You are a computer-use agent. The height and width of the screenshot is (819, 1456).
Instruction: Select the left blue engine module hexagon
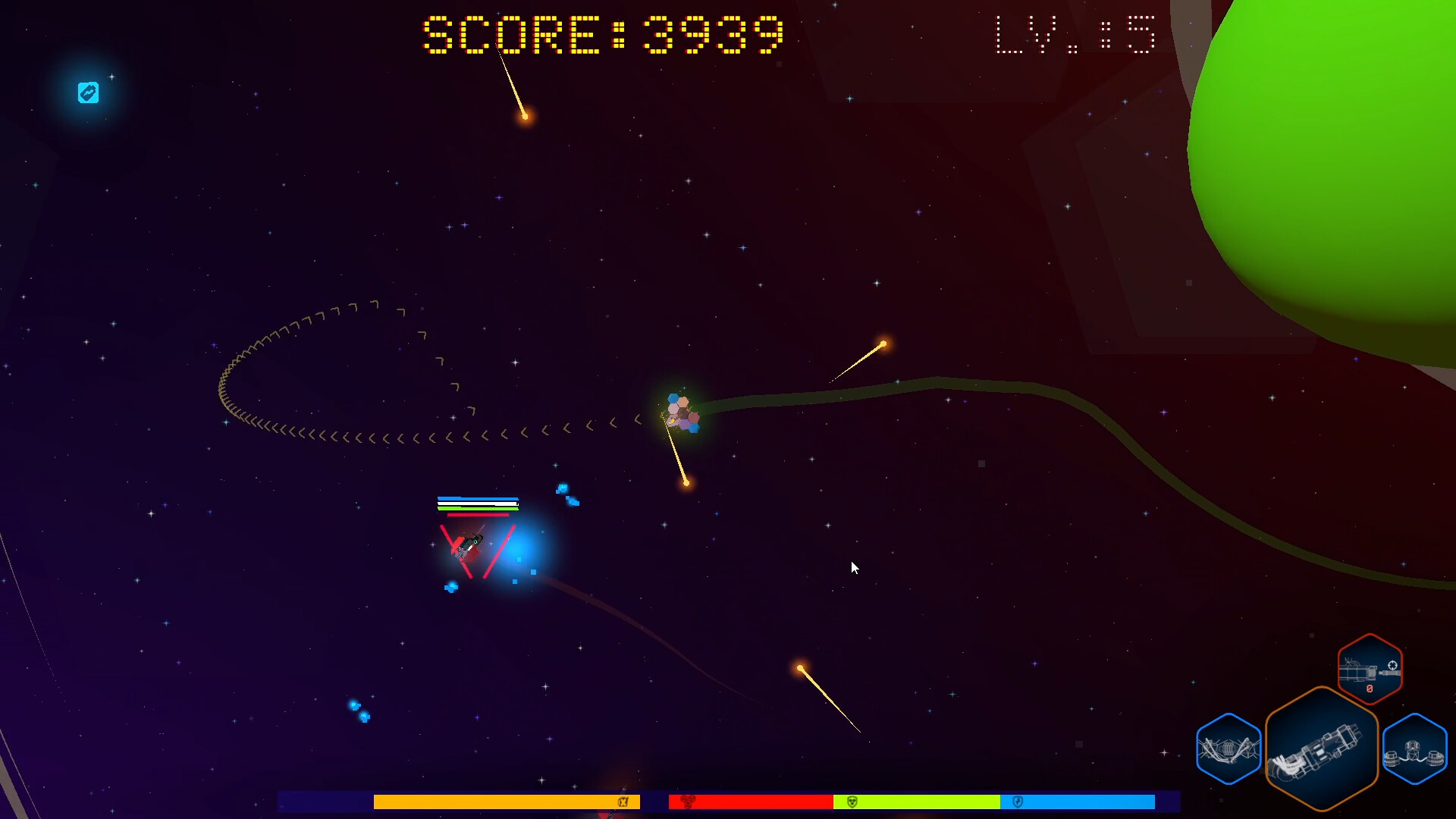tap(1228, 750)
